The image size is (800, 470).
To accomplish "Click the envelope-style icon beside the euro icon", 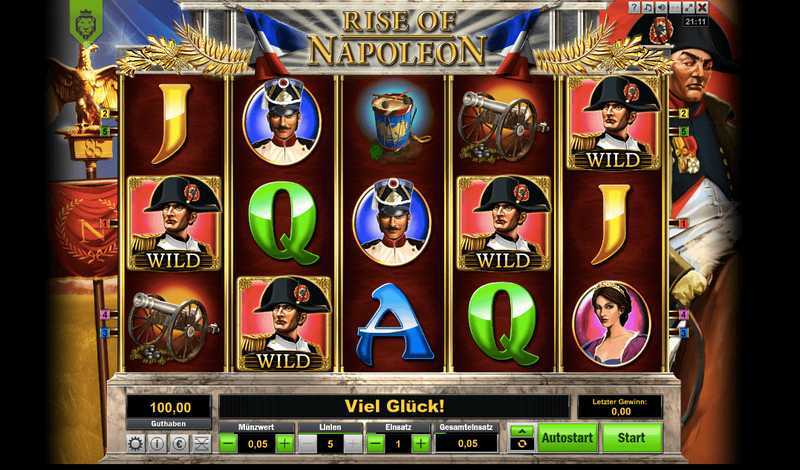I will click(201, 443).
